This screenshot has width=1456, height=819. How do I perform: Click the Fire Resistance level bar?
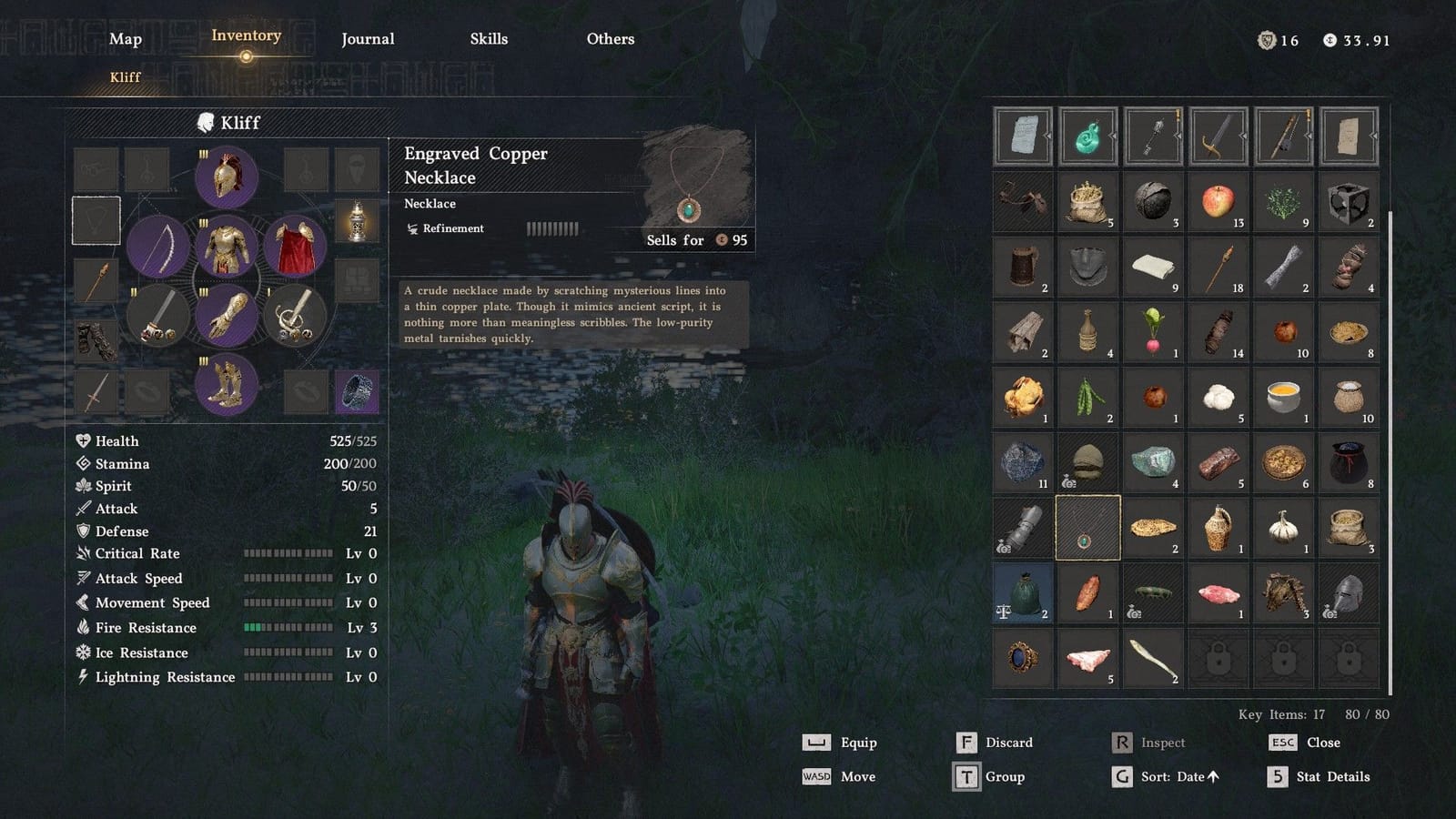tap(287, 628)
